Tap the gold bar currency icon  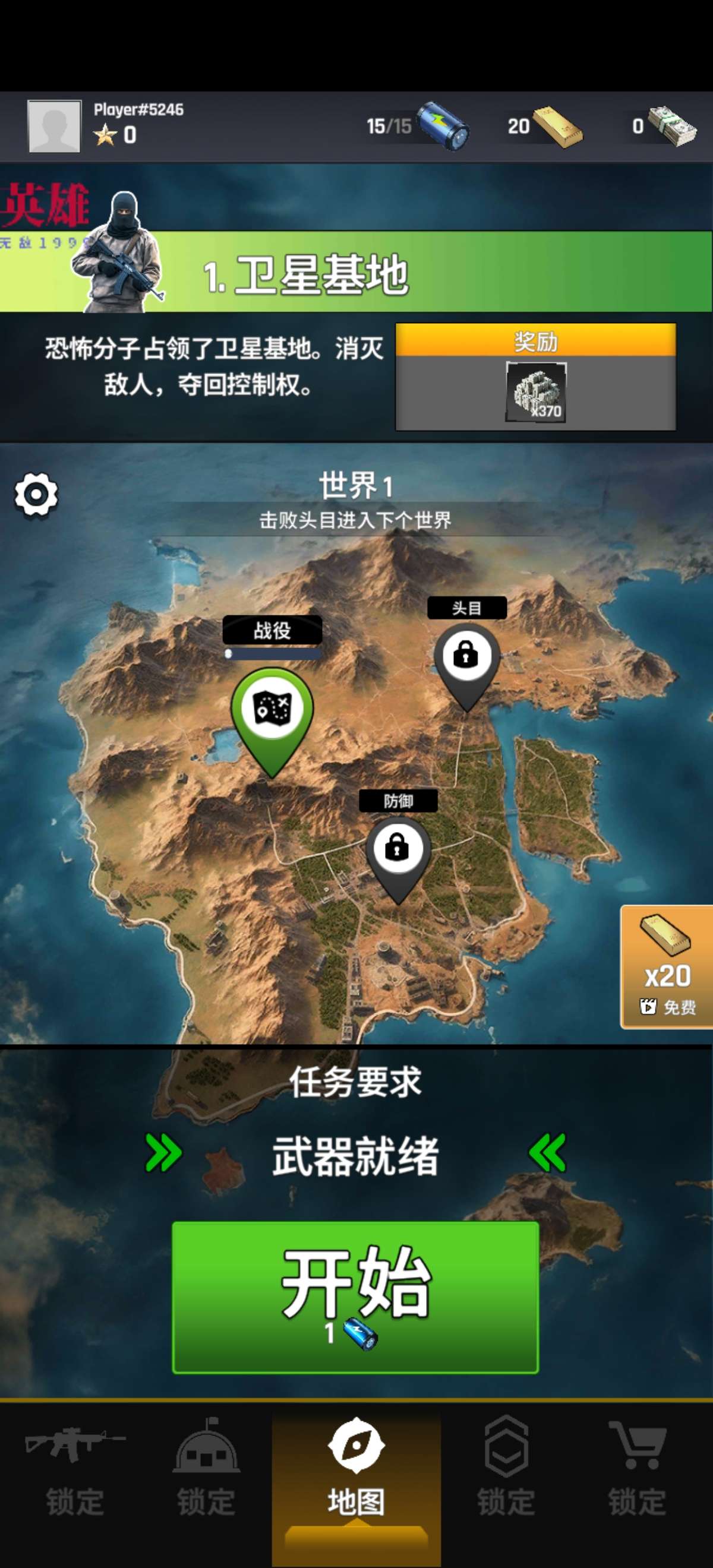[557, 127]
